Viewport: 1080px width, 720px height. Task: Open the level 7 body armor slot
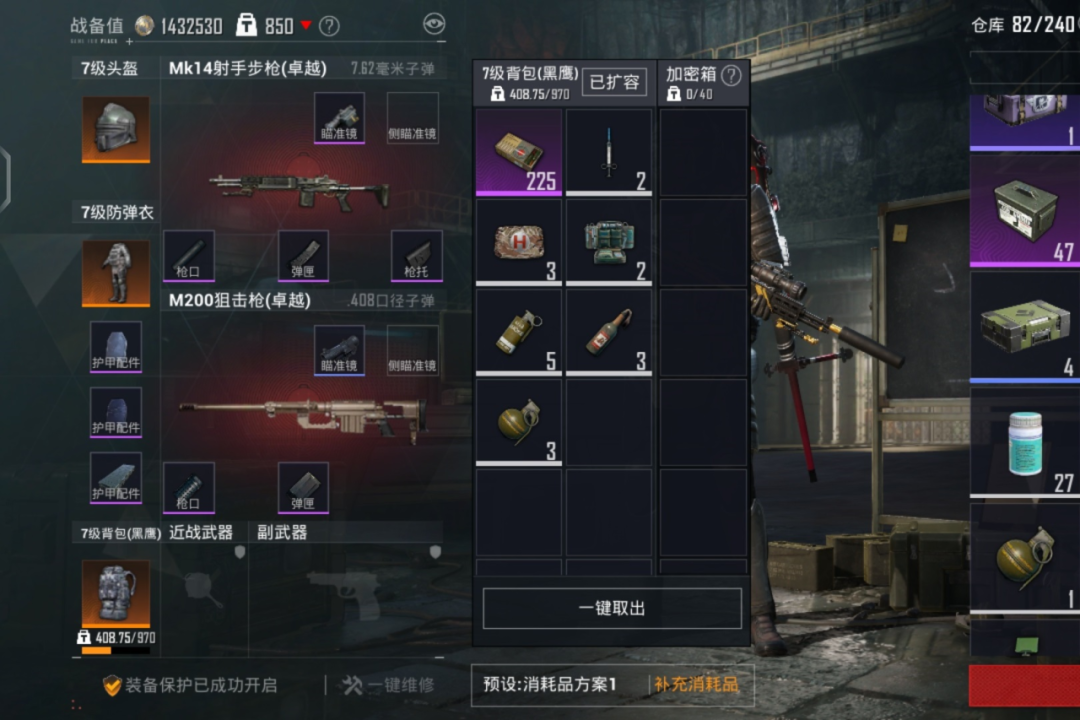116,272
